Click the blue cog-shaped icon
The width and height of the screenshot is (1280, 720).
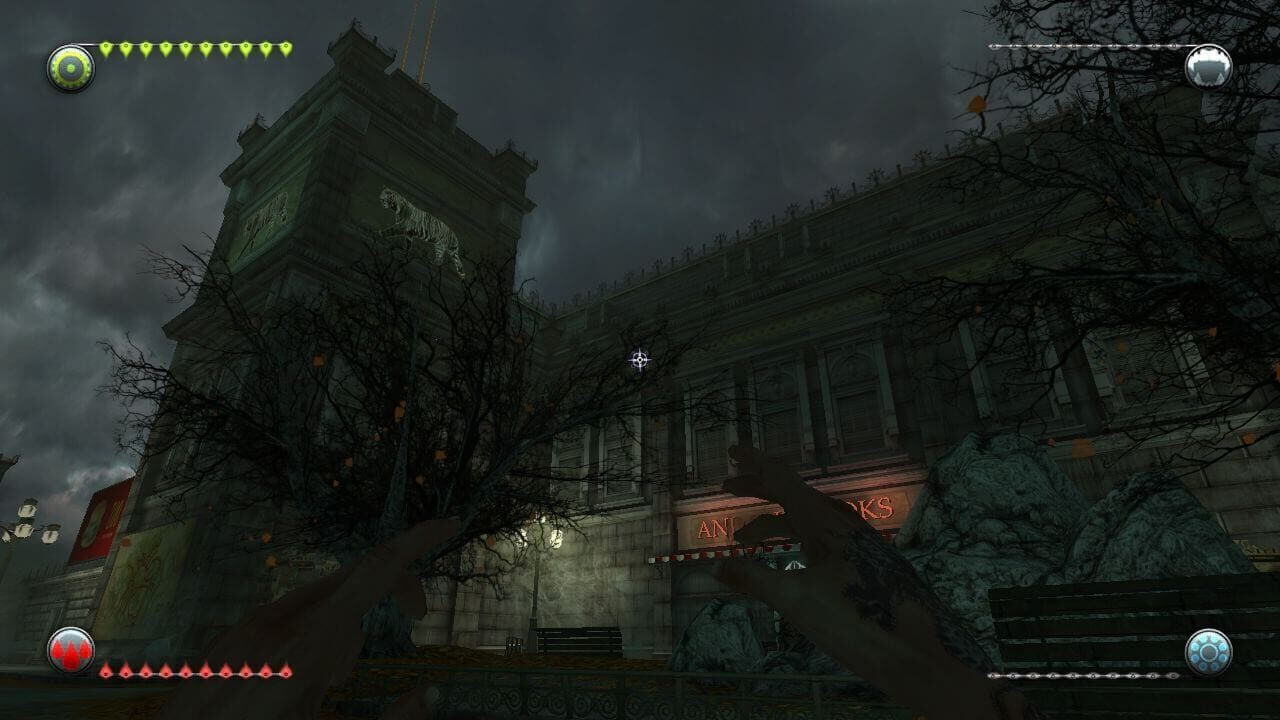(x=1208, y=651)
